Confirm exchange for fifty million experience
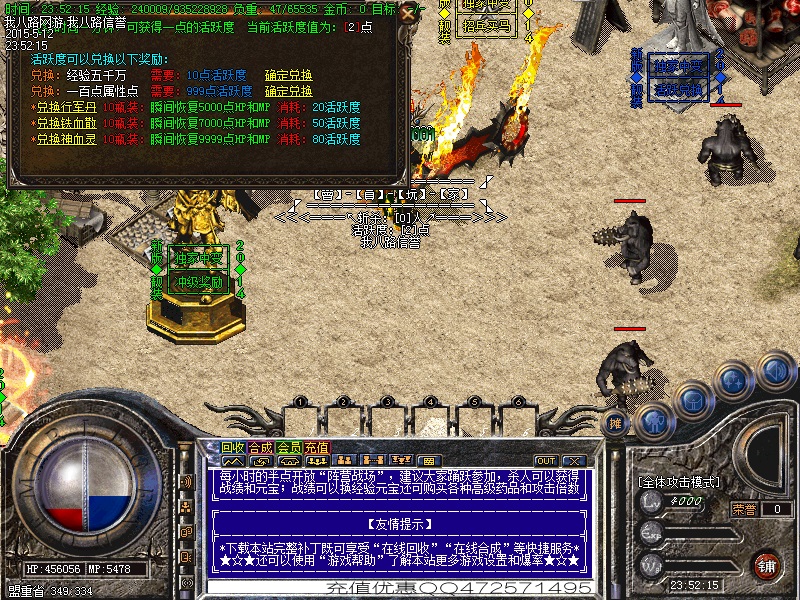The image size is (800, 600). (288, 75)
